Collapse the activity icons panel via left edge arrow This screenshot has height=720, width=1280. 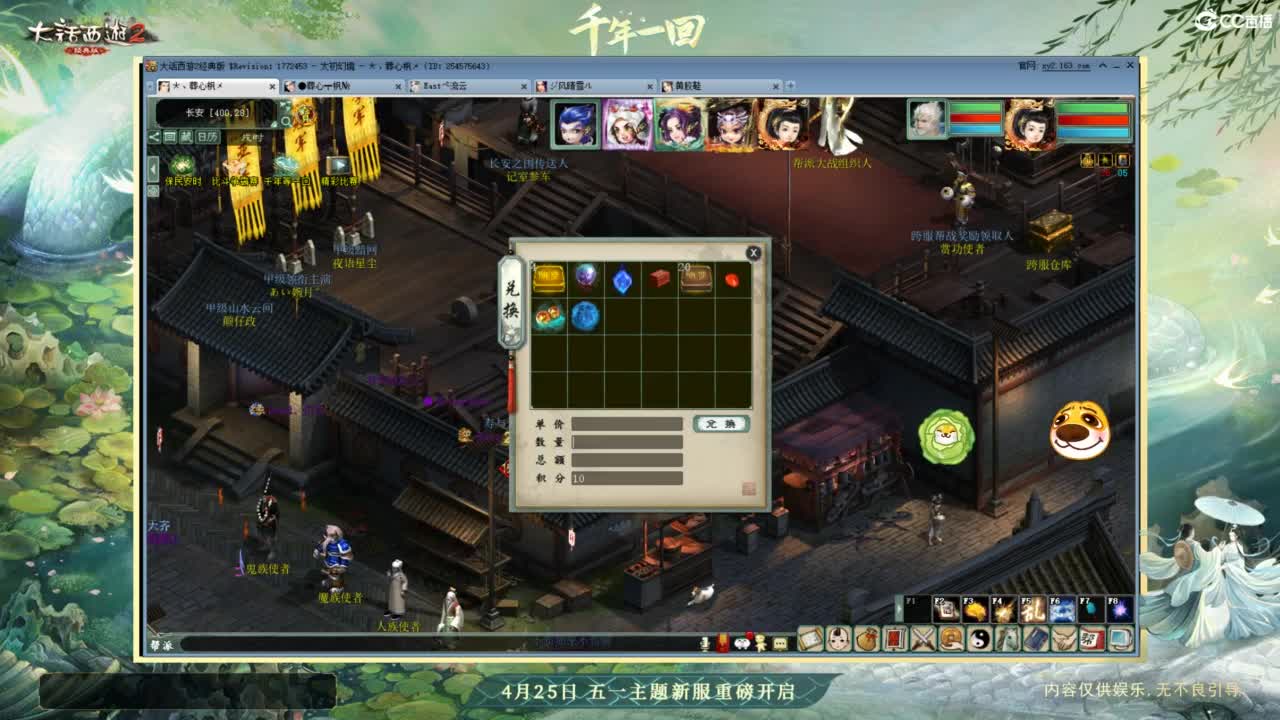[153, 167]
